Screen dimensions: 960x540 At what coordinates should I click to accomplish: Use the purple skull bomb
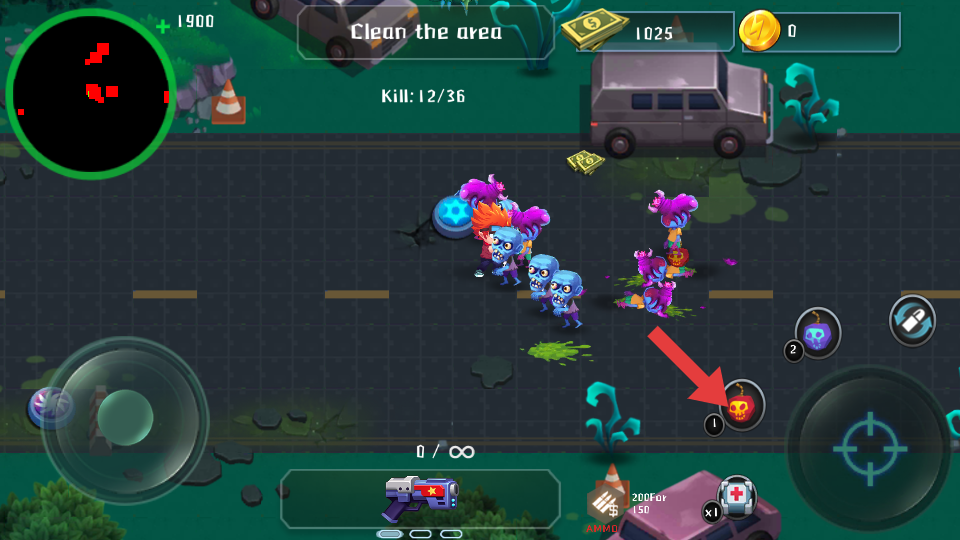tap(818, 333)
